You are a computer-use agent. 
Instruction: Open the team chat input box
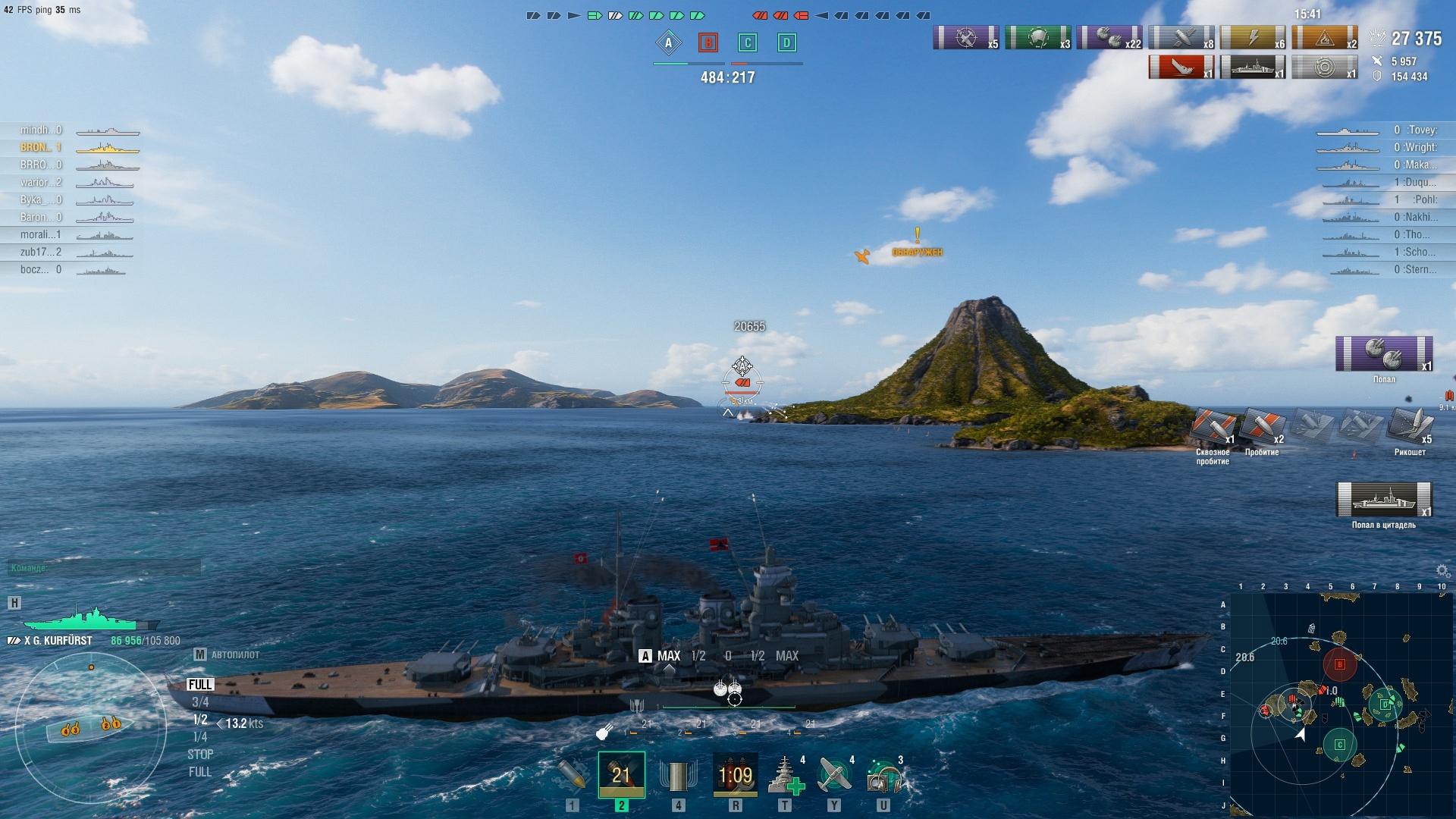[105, 567]
